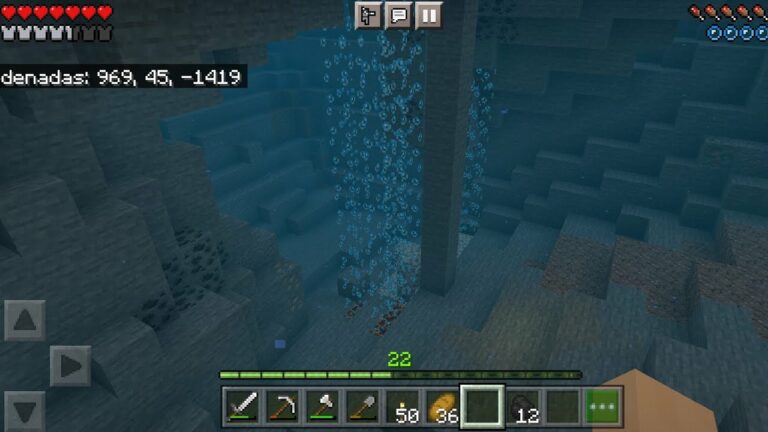Viewport: 768px width, 432px height.
Task: Open the chat window
Action: point(398,15)
